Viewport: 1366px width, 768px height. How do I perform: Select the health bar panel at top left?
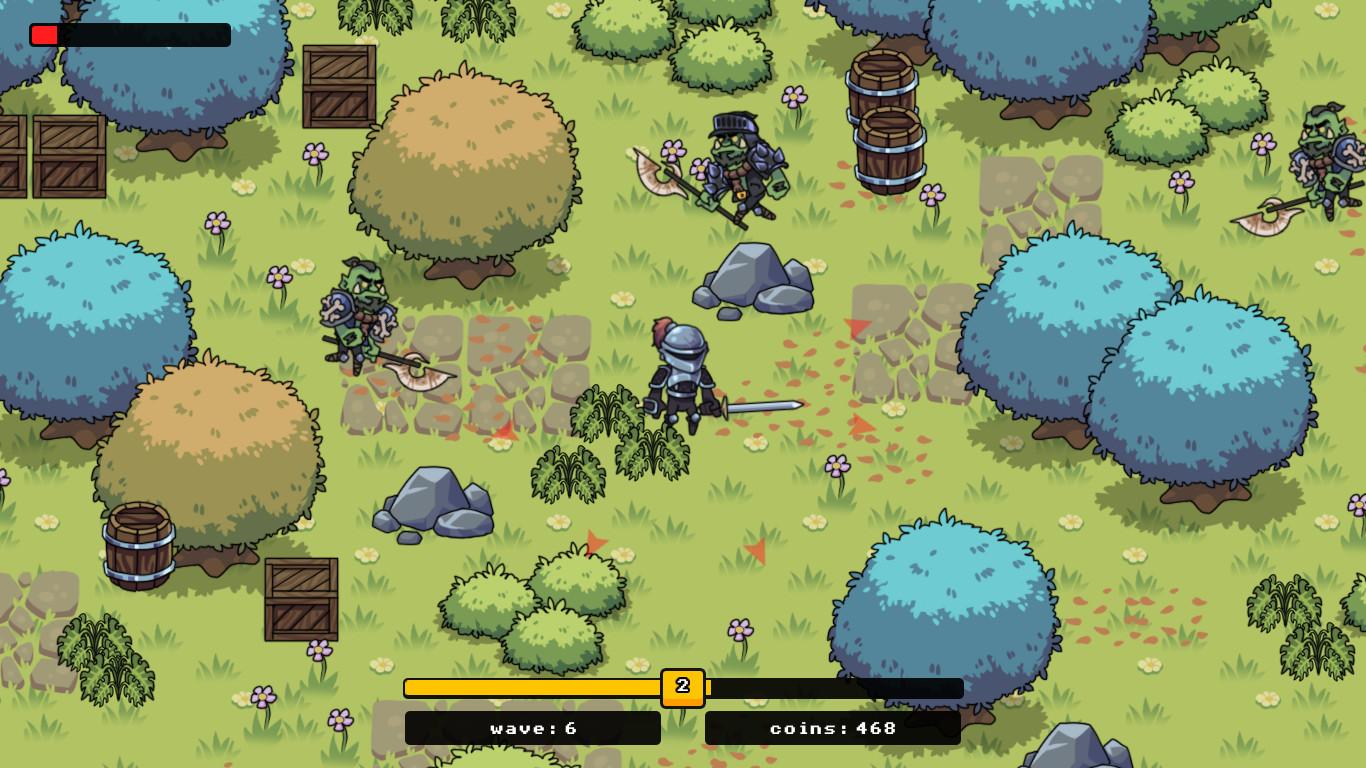(x=130, y=35)
